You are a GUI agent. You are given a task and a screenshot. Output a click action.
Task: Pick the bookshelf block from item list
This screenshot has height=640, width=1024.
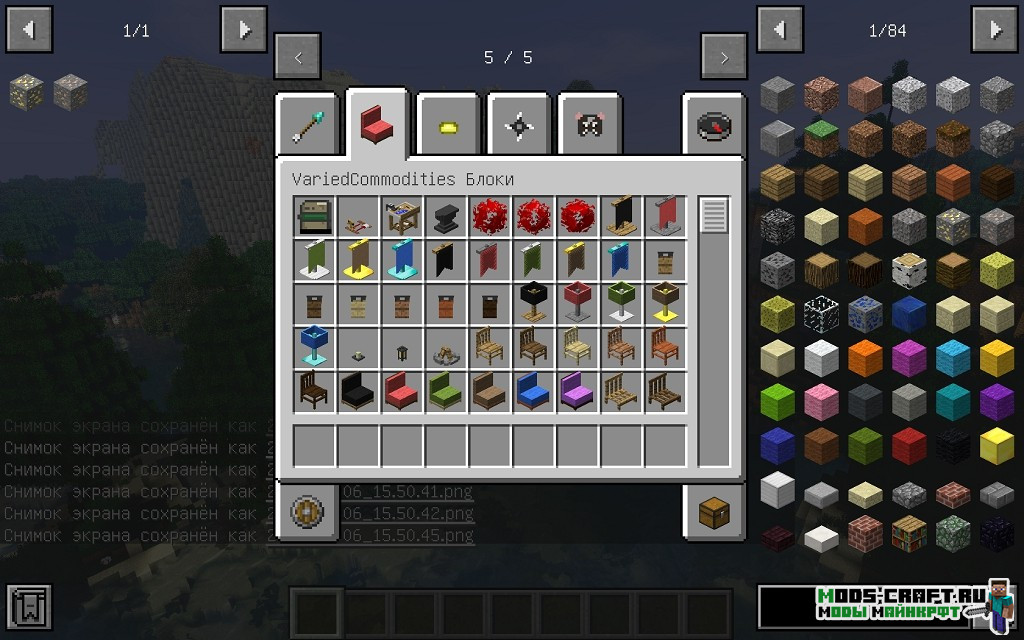[x=909, y=533]
